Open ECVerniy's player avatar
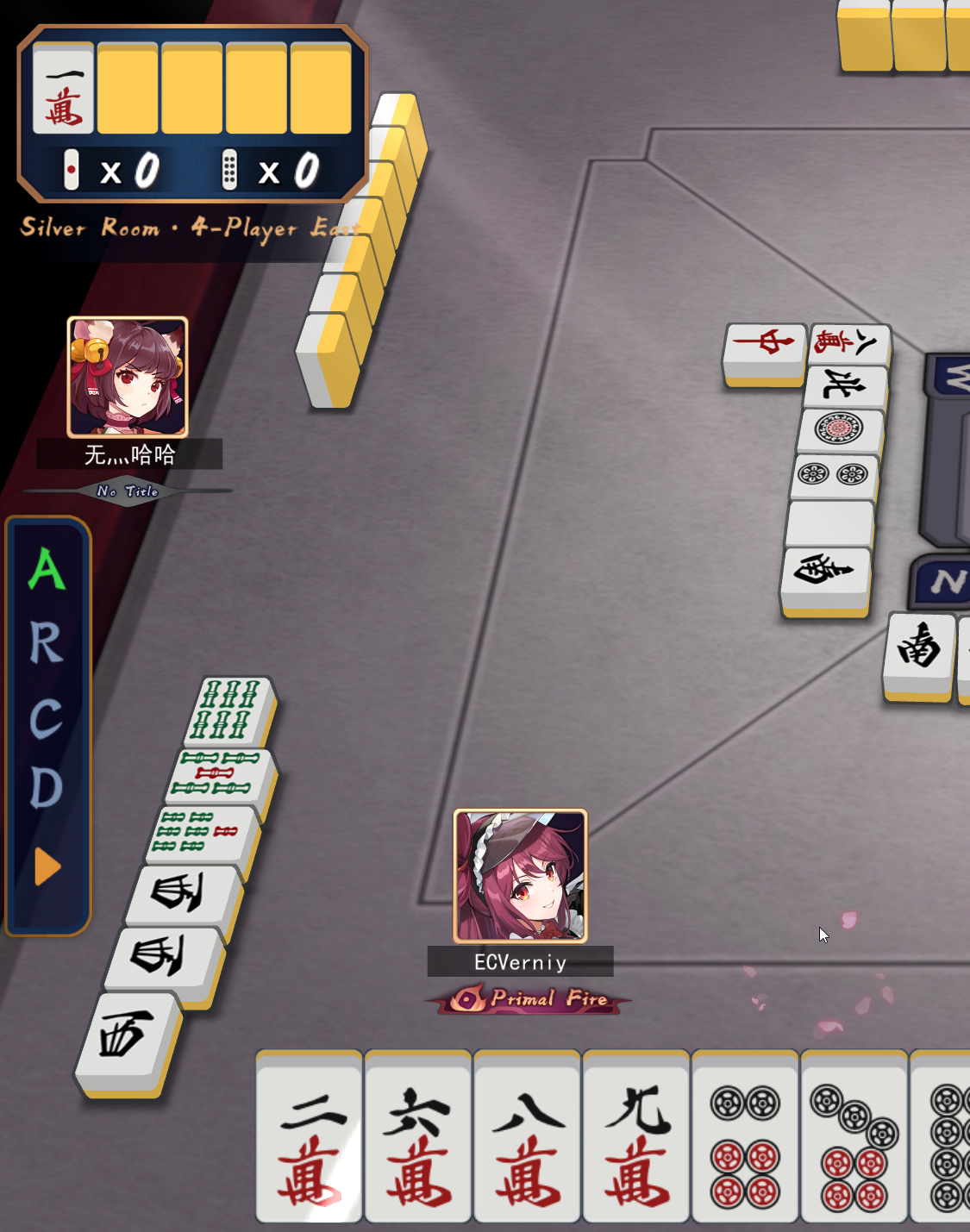This screenshot has width=970, height=1232. coord(521,876)
